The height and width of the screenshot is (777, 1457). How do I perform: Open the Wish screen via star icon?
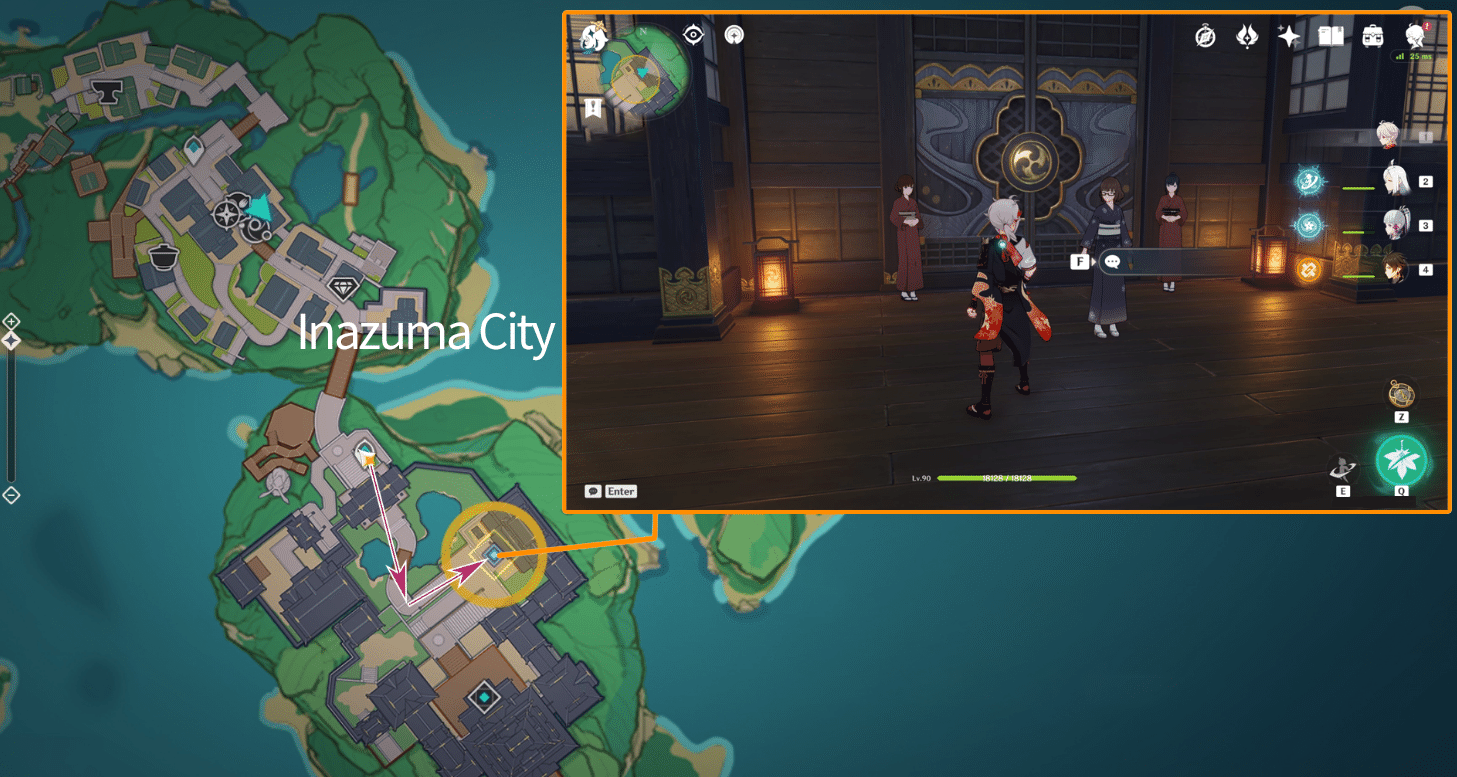click(x=1288, y=35)
